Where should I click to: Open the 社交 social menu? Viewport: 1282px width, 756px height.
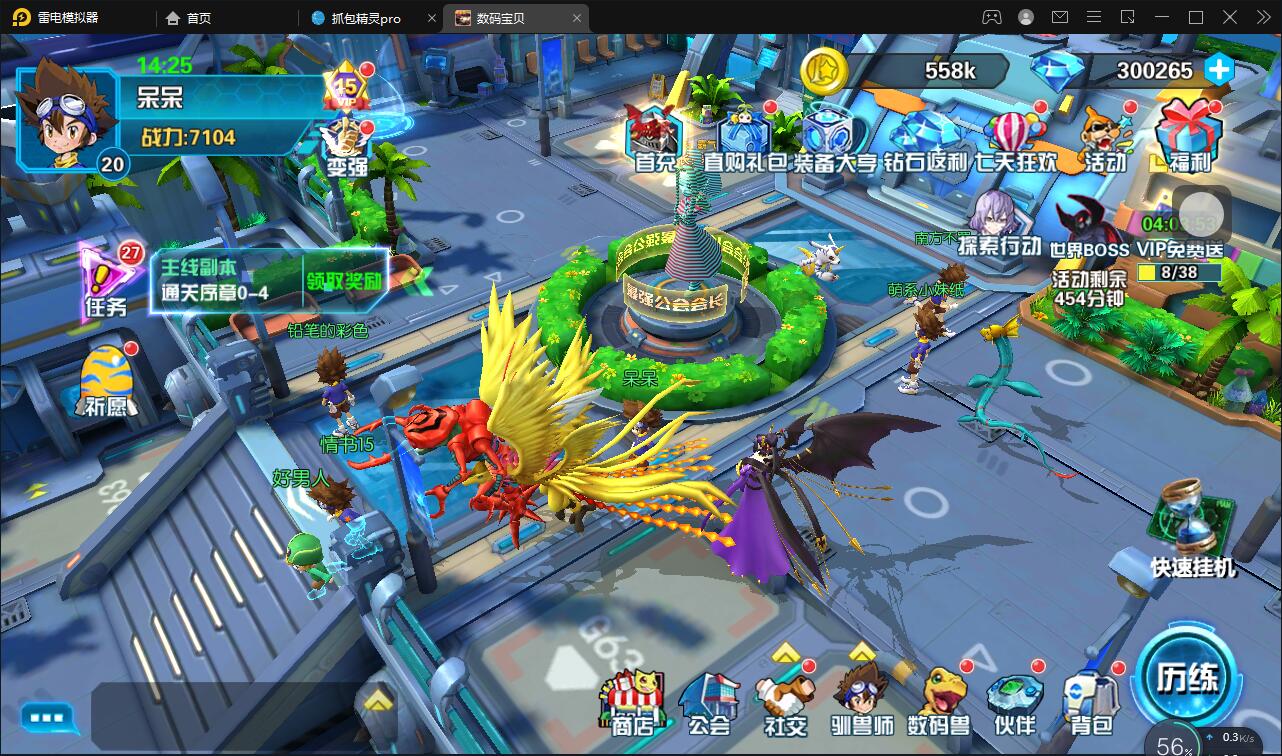coord(785,703)
